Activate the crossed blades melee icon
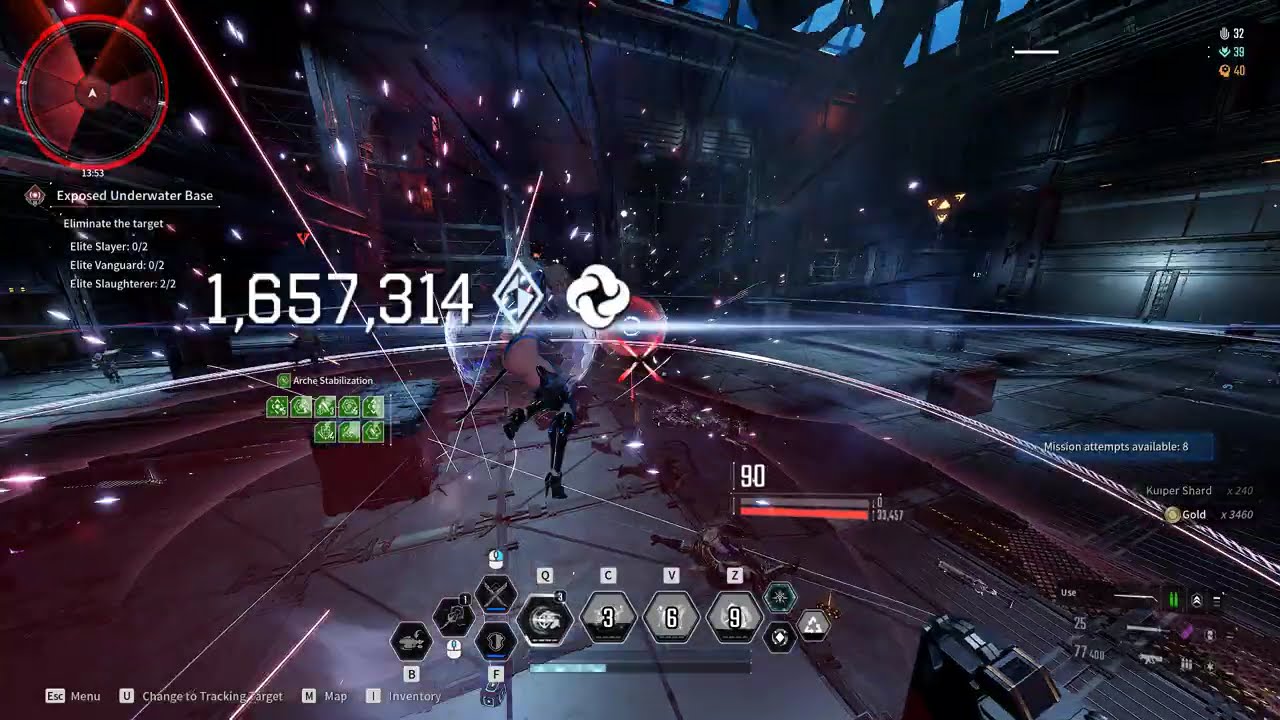Screen dimensions: 1280x720 [x=495, y=596]
